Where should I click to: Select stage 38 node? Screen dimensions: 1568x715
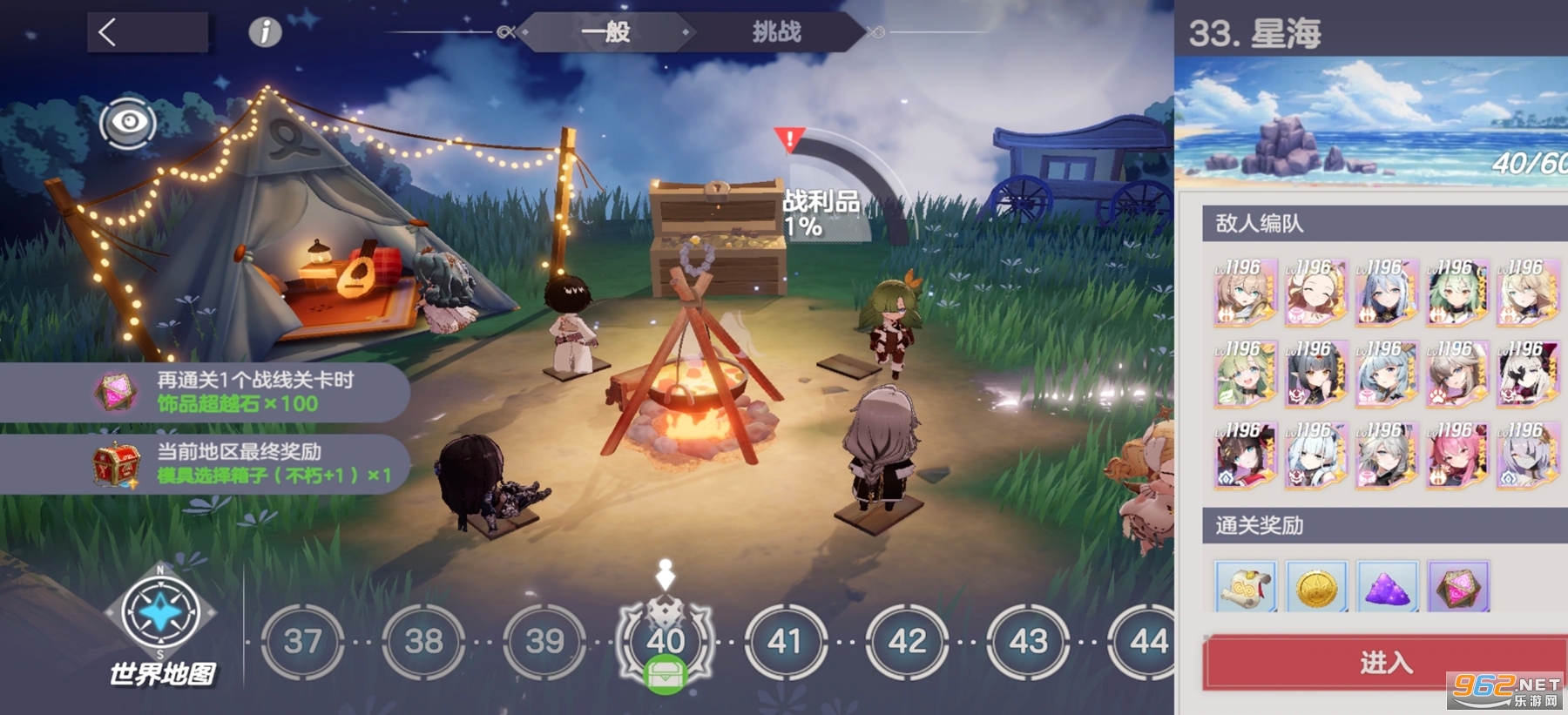pos(423,642)
